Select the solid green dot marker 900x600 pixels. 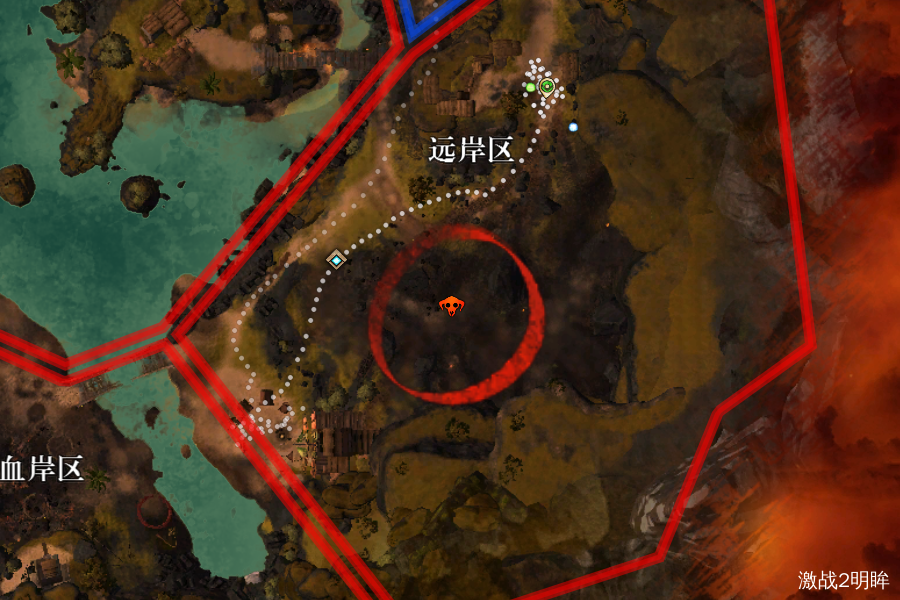pyautogui.click(x=530, y=88)
